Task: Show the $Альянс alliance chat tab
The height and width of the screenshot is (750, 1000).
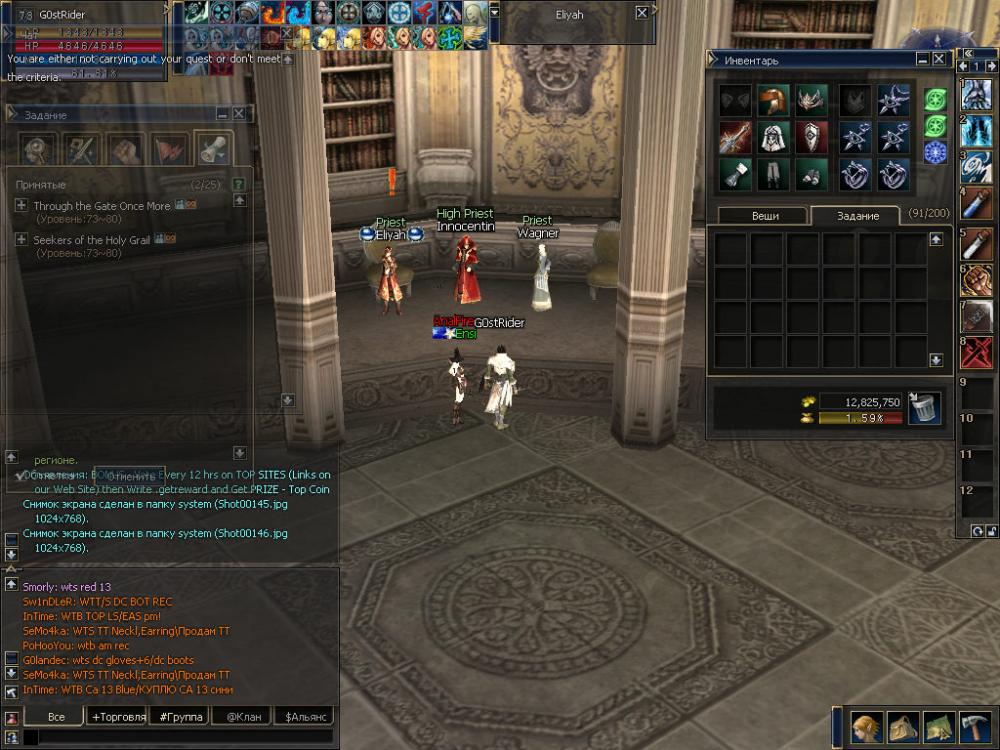Action: (304, 717)
